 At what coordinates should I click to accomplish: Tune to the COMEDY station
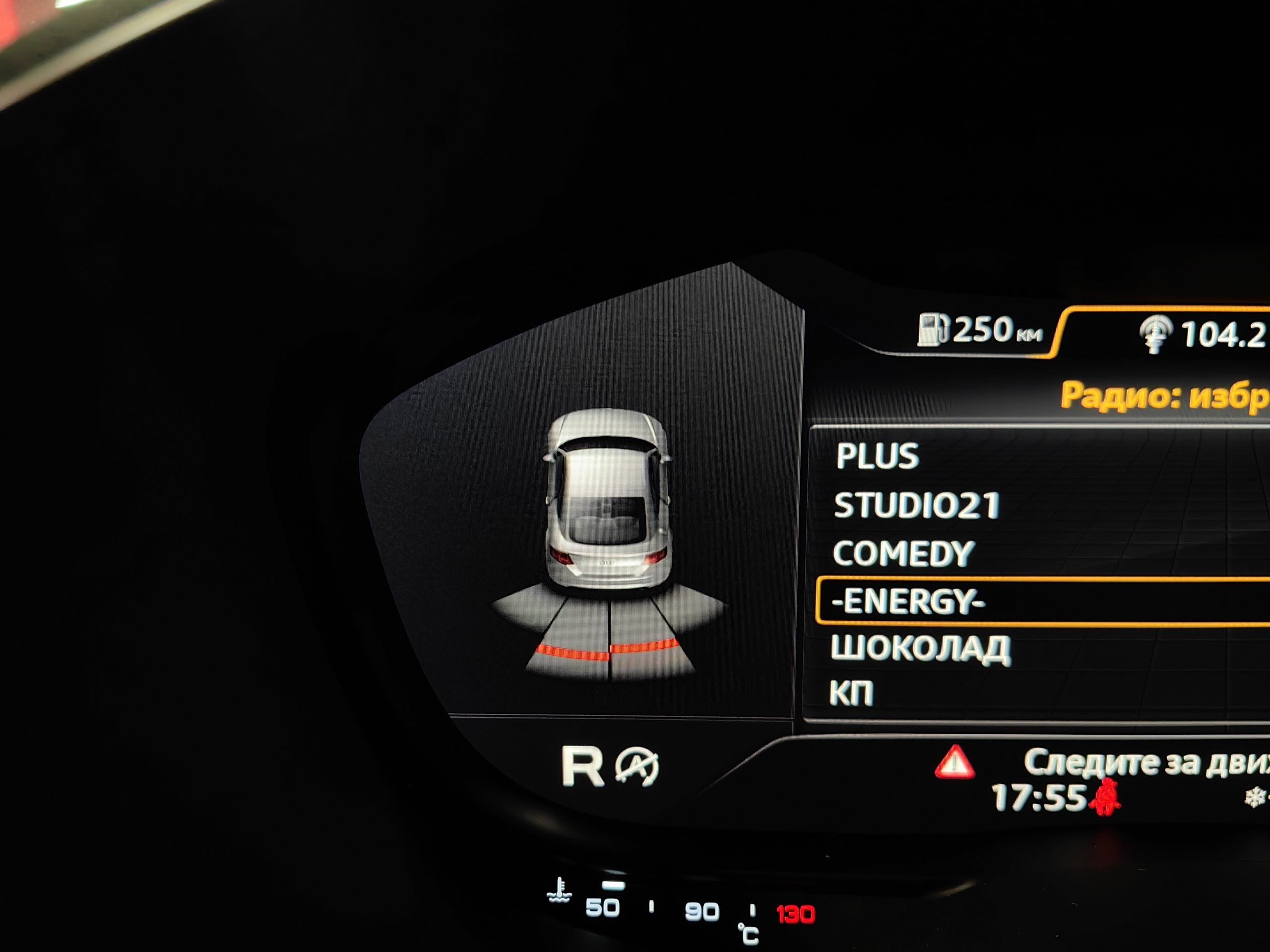point(903,554)
